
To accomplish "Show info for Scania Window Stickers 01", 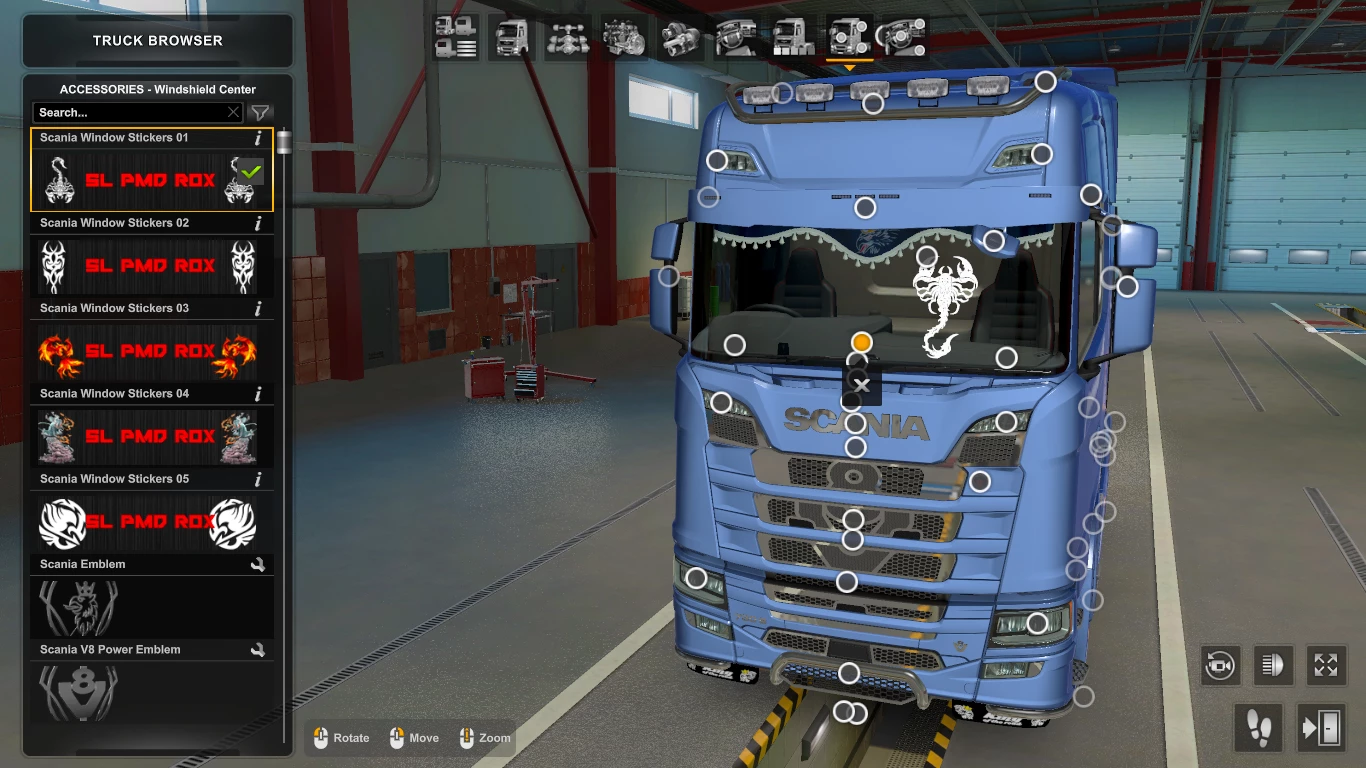I will pos(258,138).
